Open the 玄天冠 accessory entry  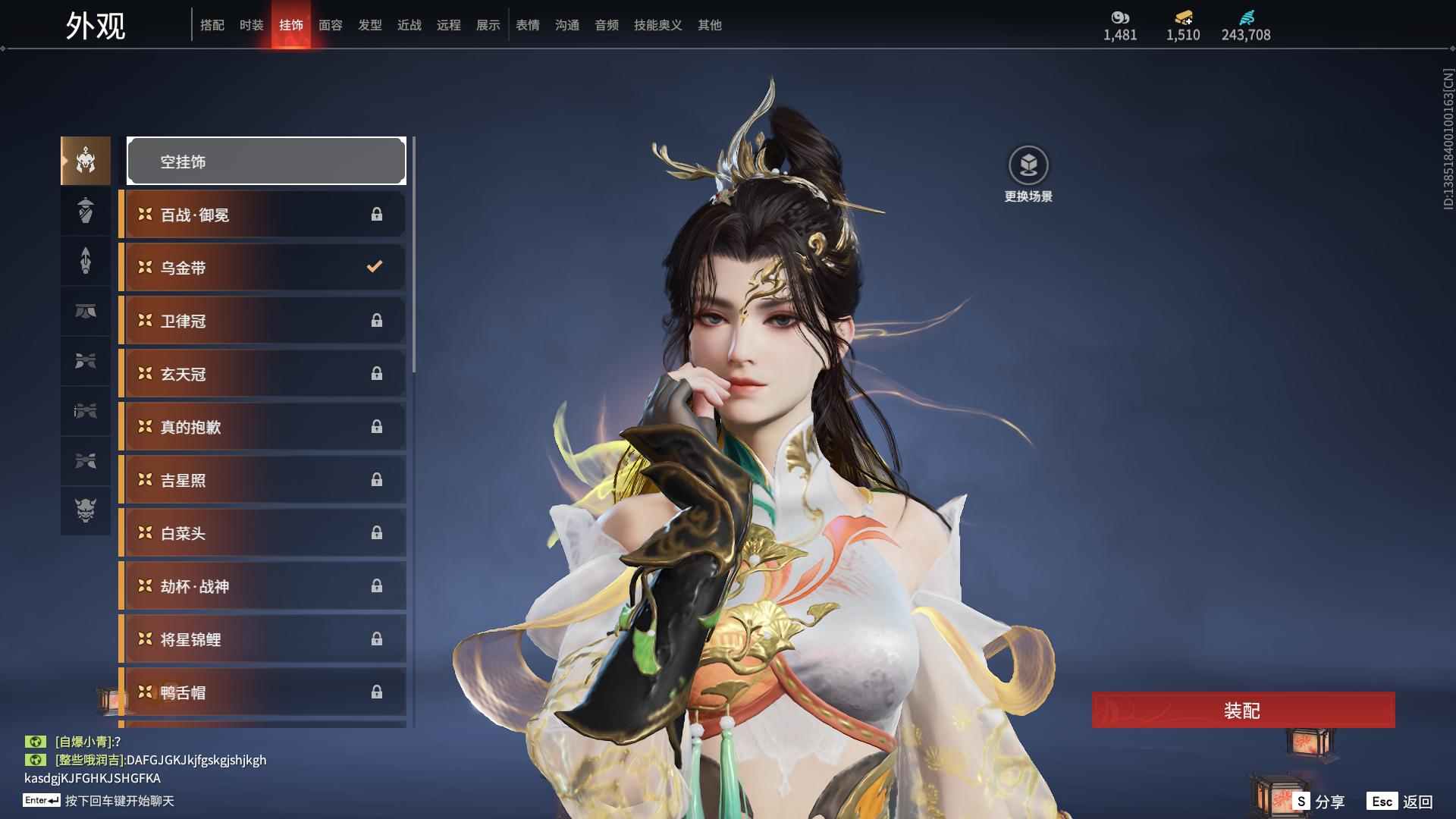point(262,373)
